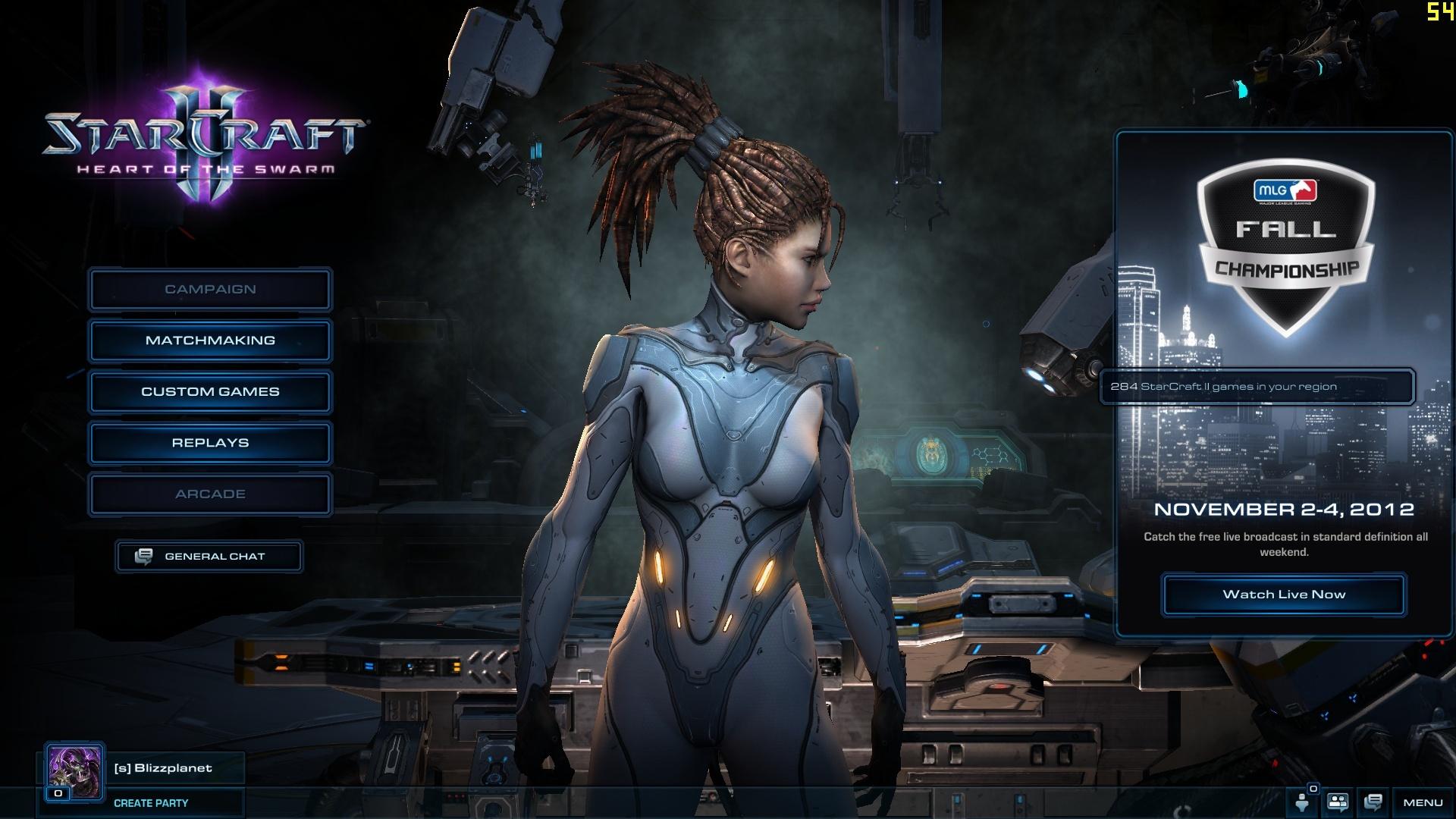Open Matchmaking
The width and height of the screenshot is (1456, 819).
[x=209, y=340]
